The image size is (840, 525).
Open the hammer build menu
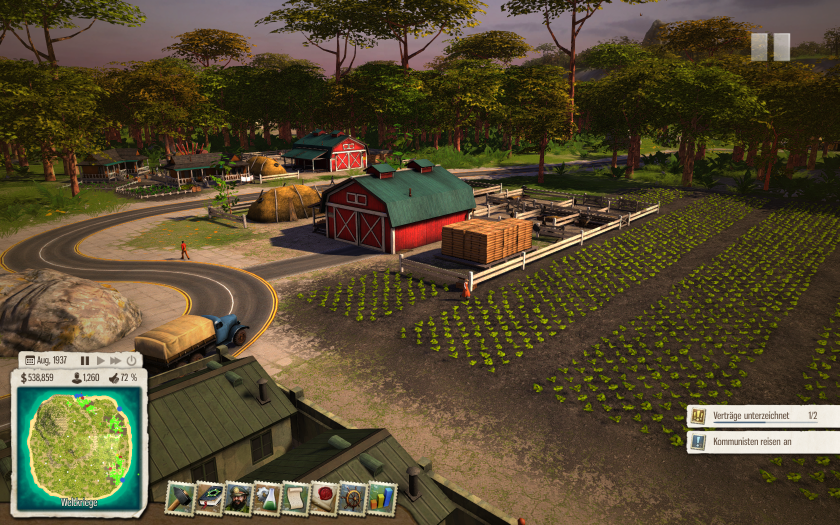[180, 497]
